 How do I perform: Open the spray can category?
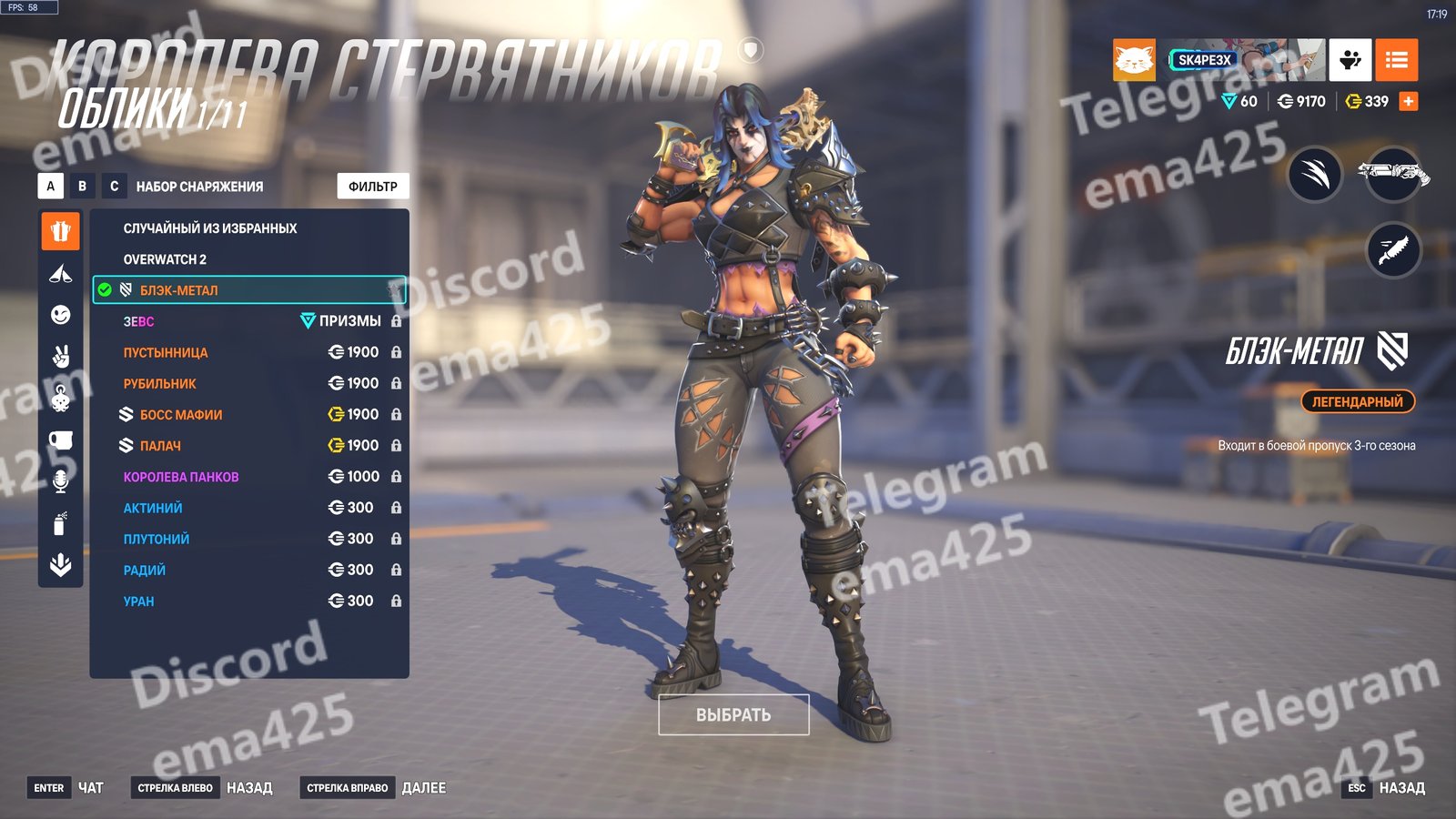(61, 523)
